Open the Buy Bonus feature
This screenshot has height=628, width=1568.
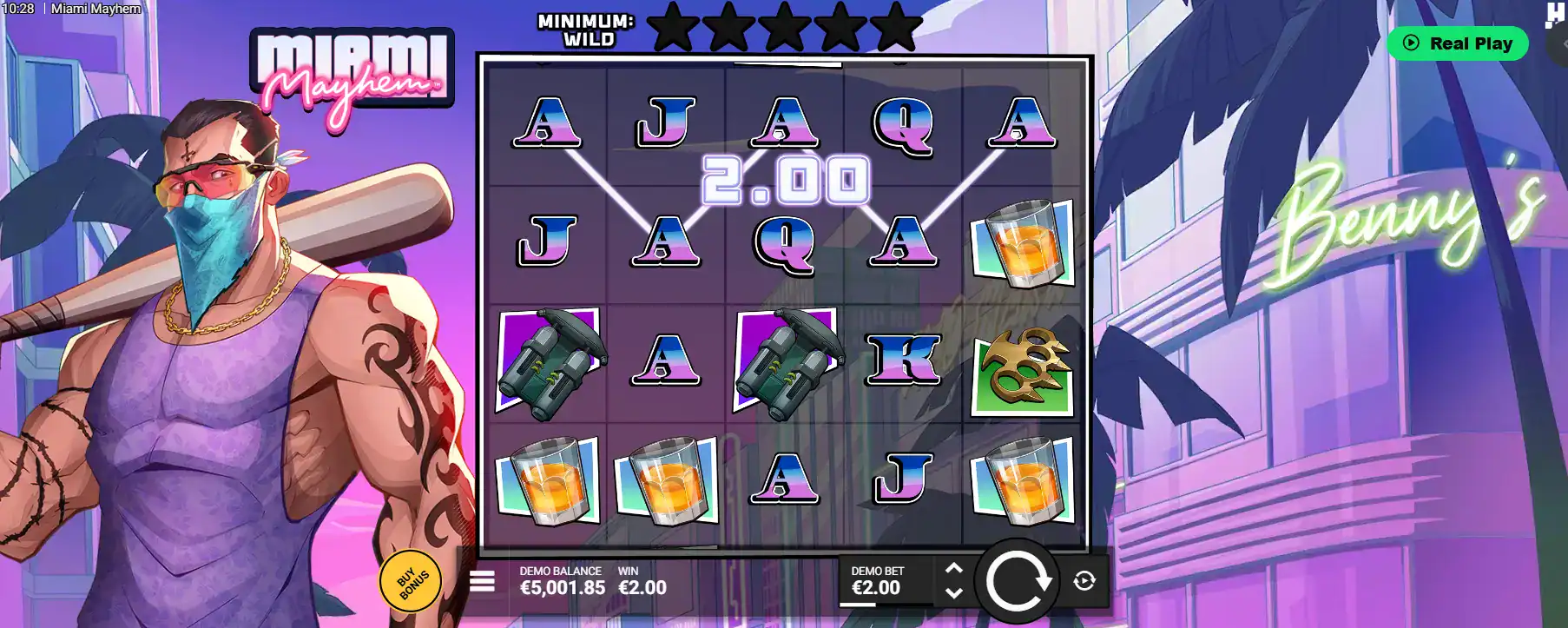(x=411, y=581)
